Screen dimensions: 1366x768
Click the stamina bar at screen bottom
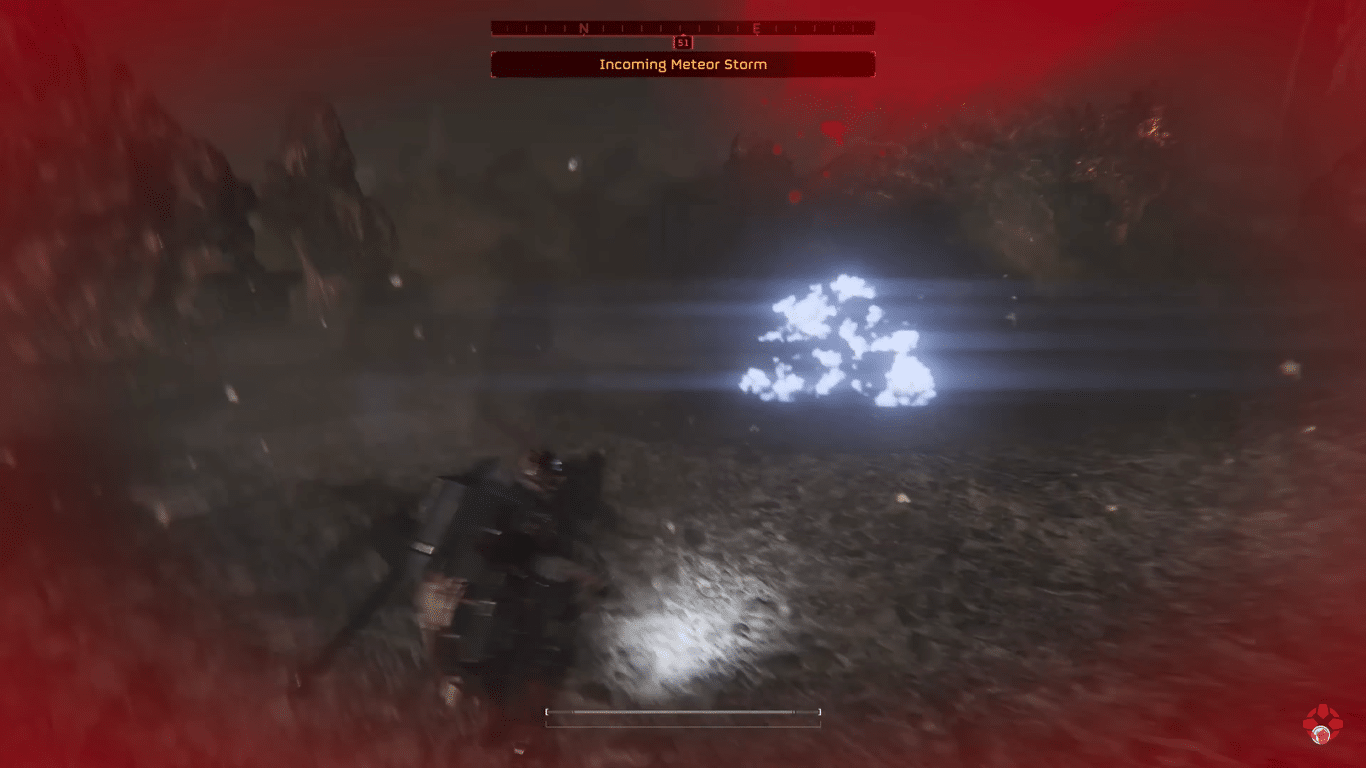click(684, 712)
